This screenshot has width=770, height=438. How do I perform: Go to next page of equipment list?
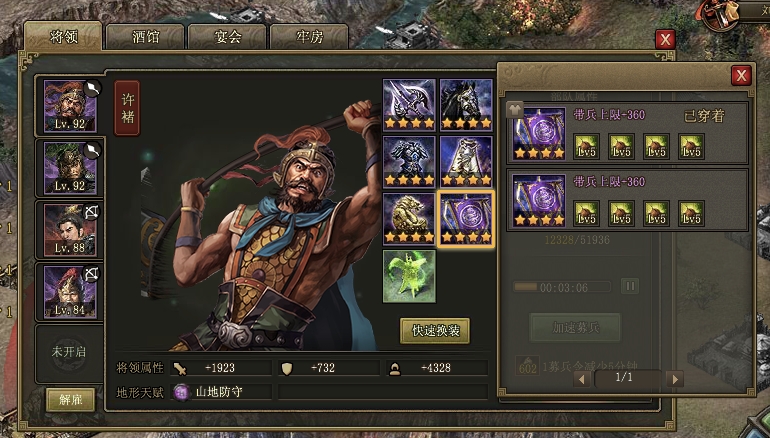point(675,379)
